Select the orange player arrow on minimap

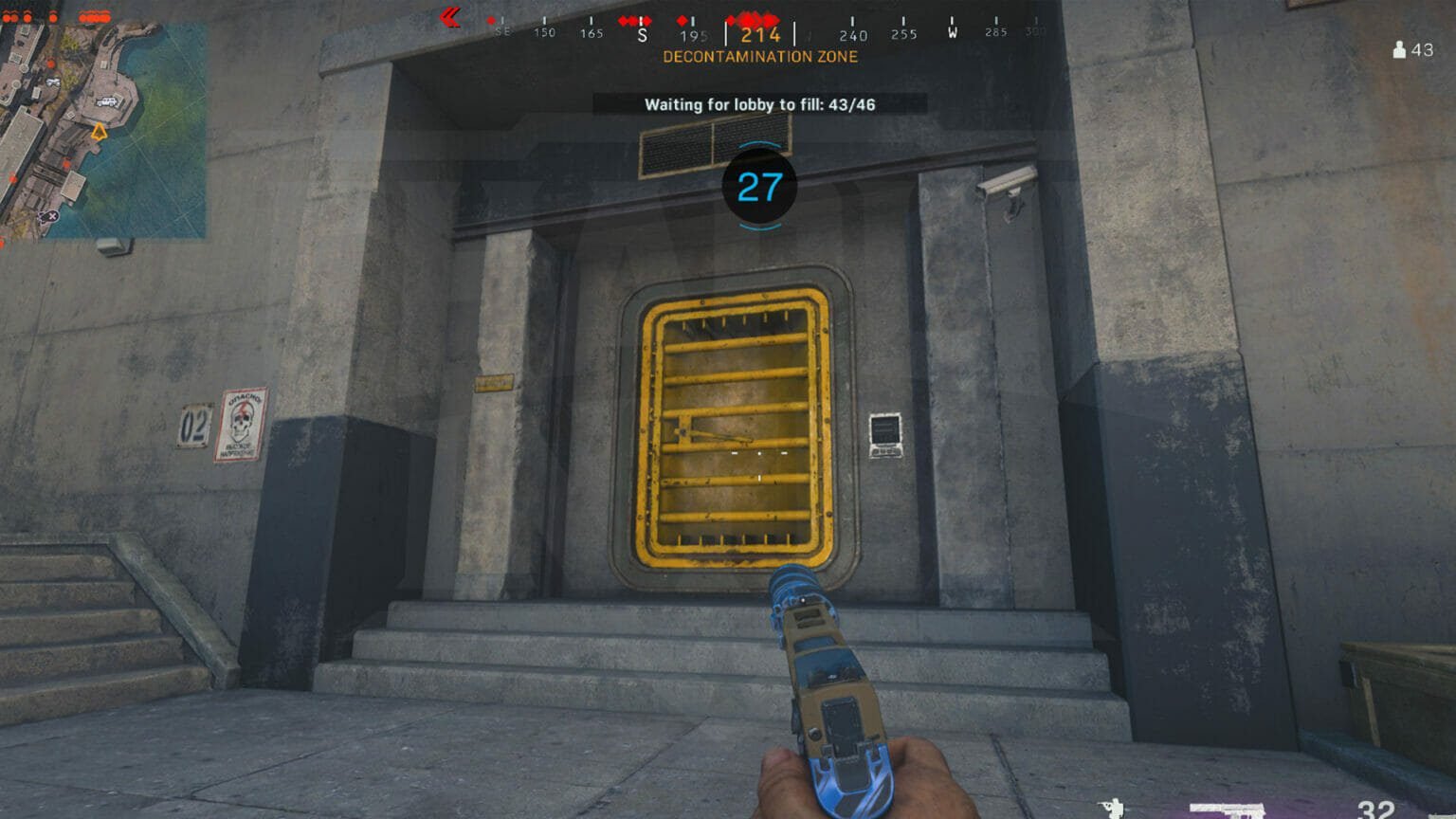click(99, 132)
